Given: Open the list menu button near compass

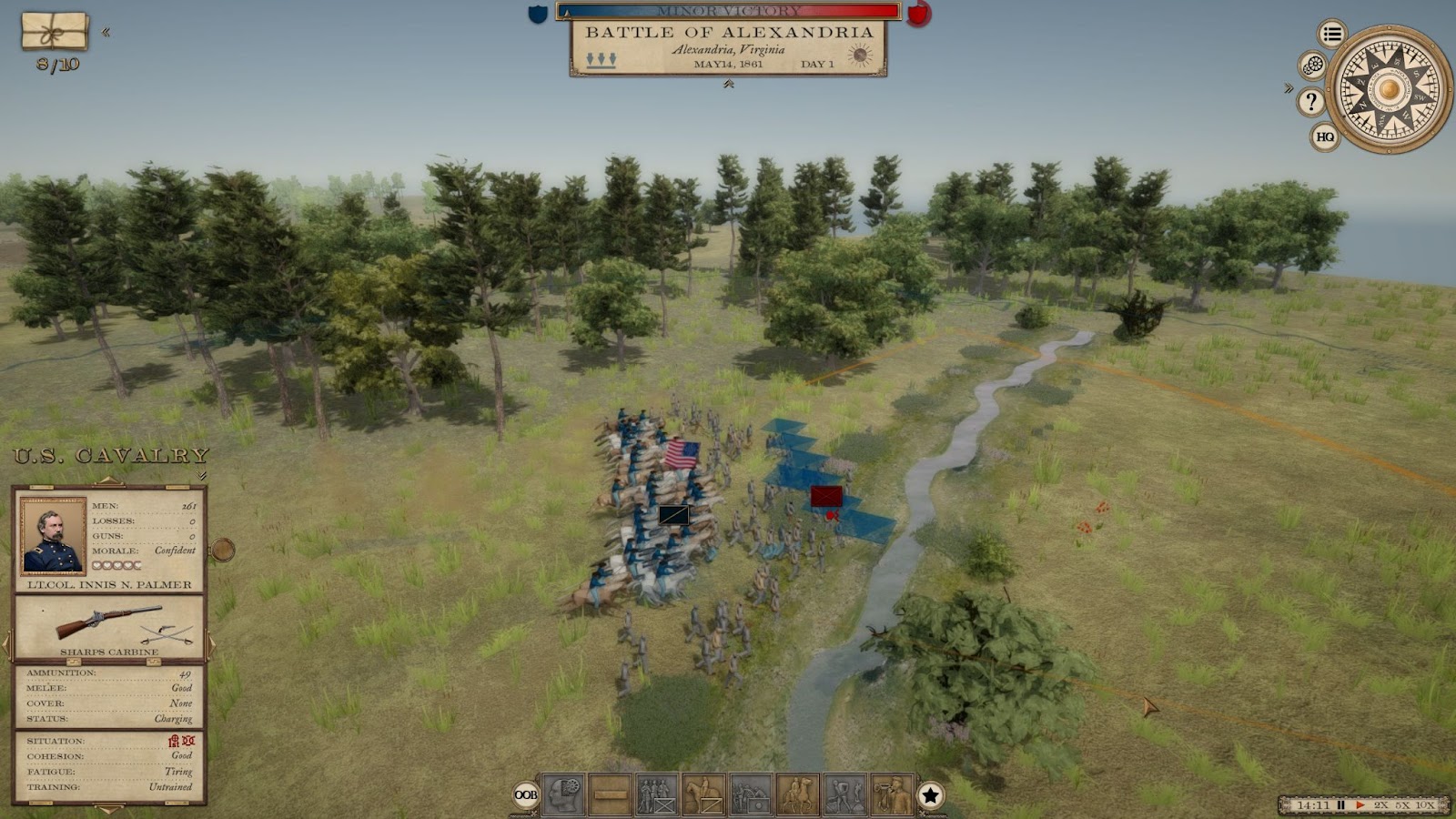Looking at the screenshot, I should [1332, 35].
